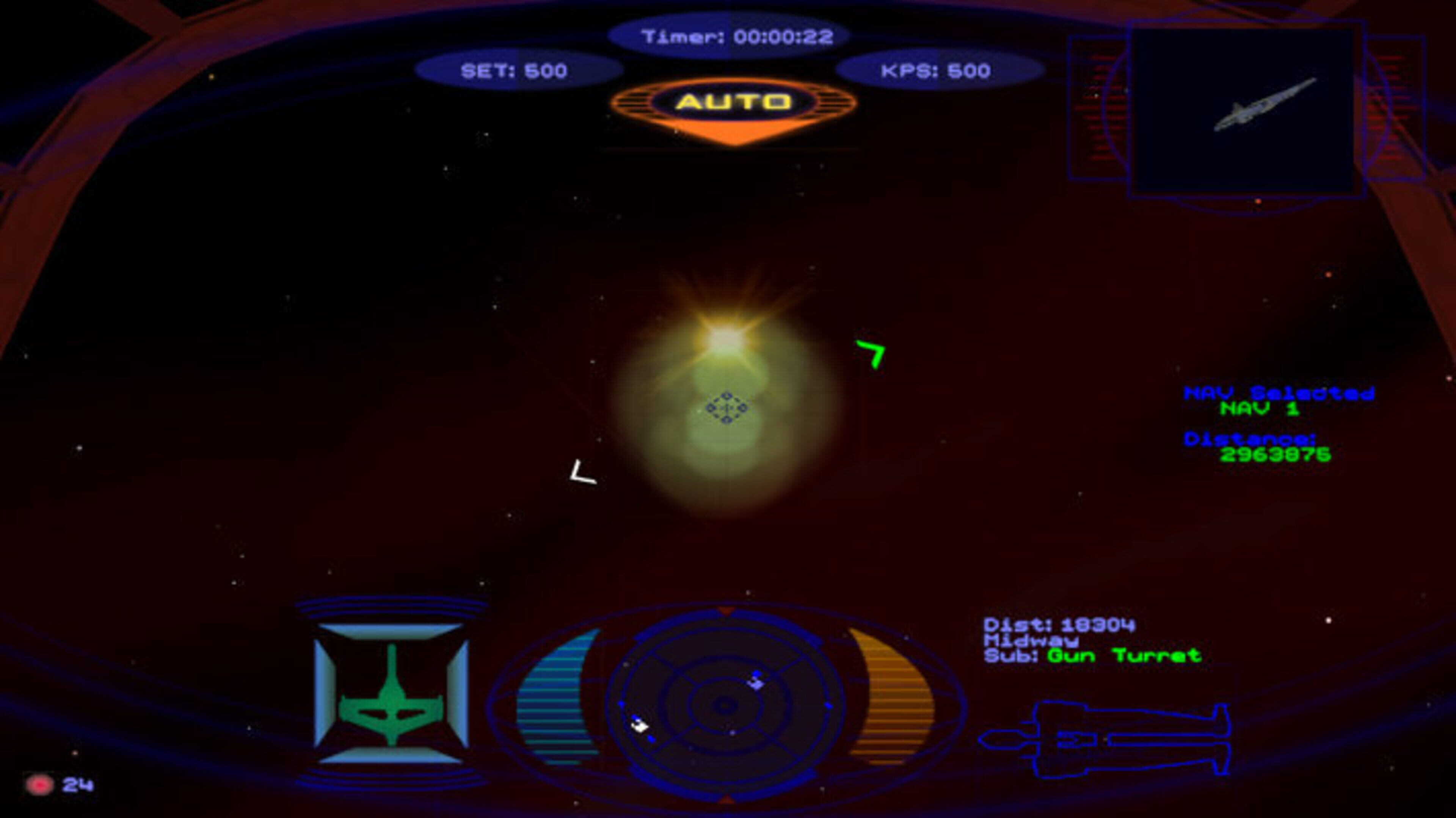
Task: Select the green ship shield status display
Action: (x=391, y=694)
